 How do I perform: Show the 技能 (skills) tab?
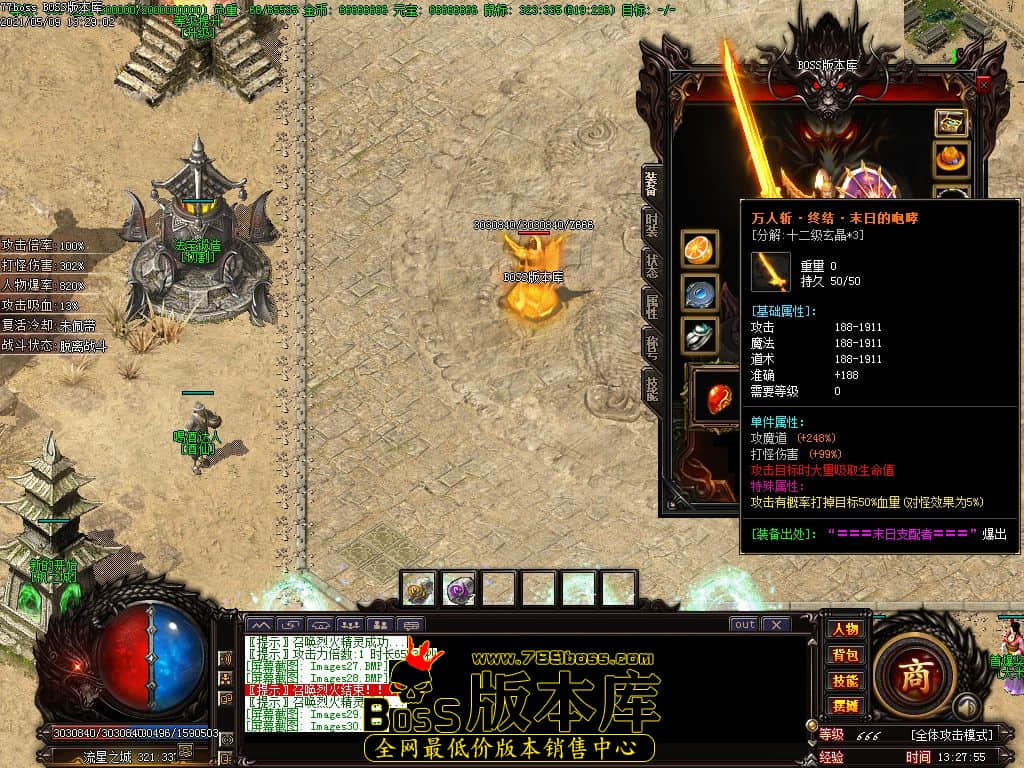point(652,388)
